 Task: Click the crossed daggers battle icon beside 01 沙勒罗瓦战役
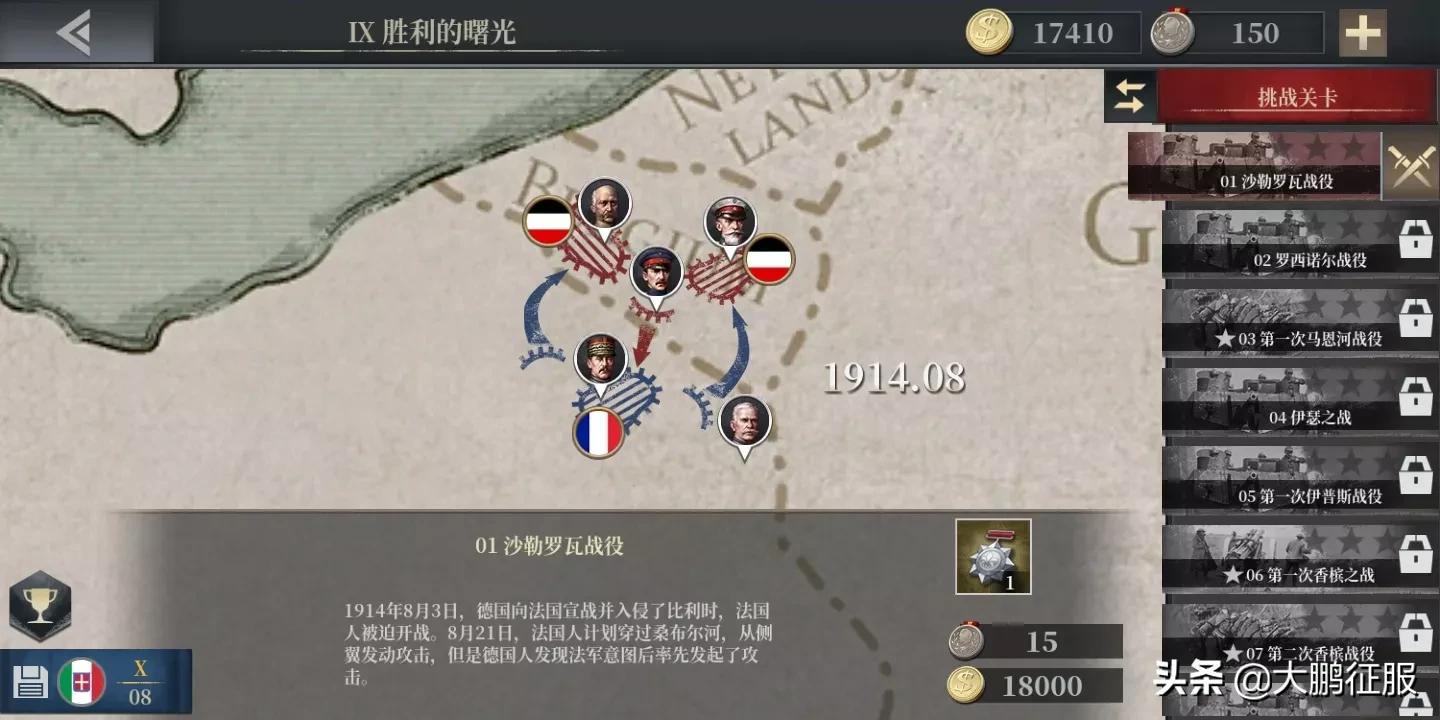click(x=1411, y=166)
